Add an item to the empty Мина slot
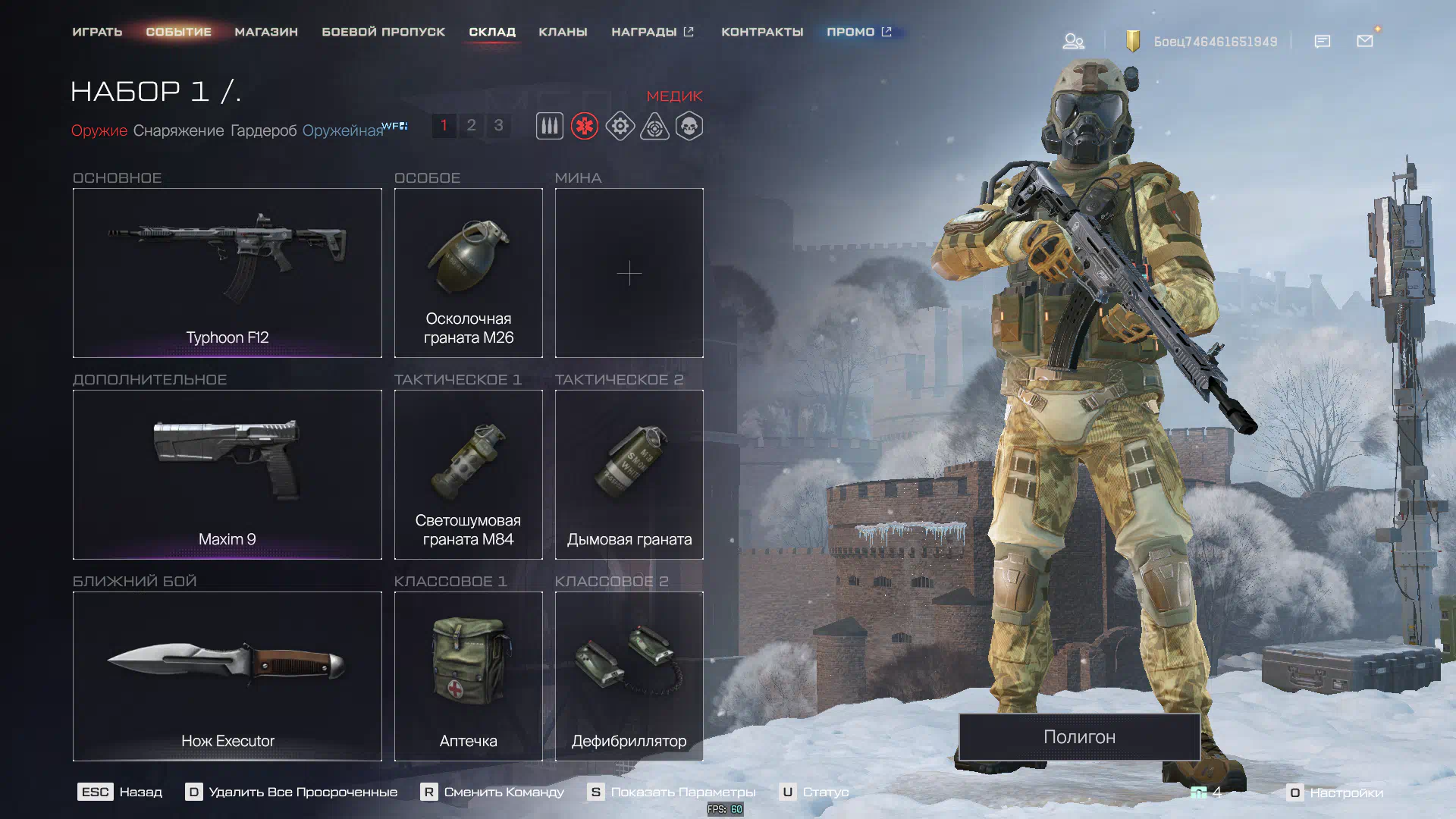Viewport: 1456px width, 819px height. tap(629, 272)
